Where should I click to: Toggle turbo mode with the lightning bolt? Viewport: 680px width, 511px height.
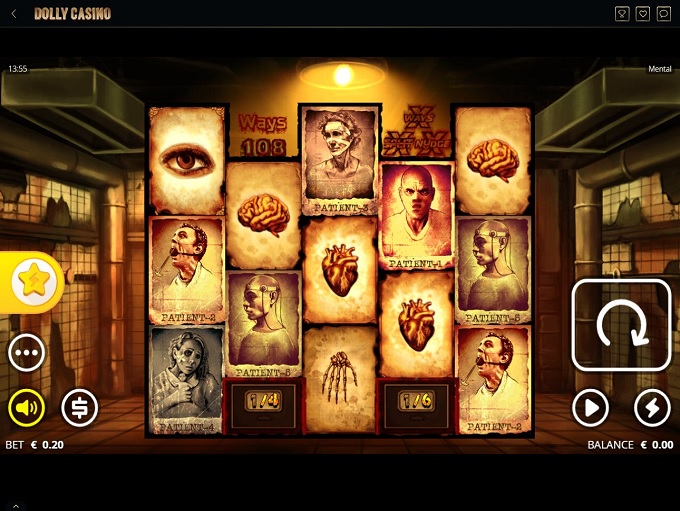652,407
